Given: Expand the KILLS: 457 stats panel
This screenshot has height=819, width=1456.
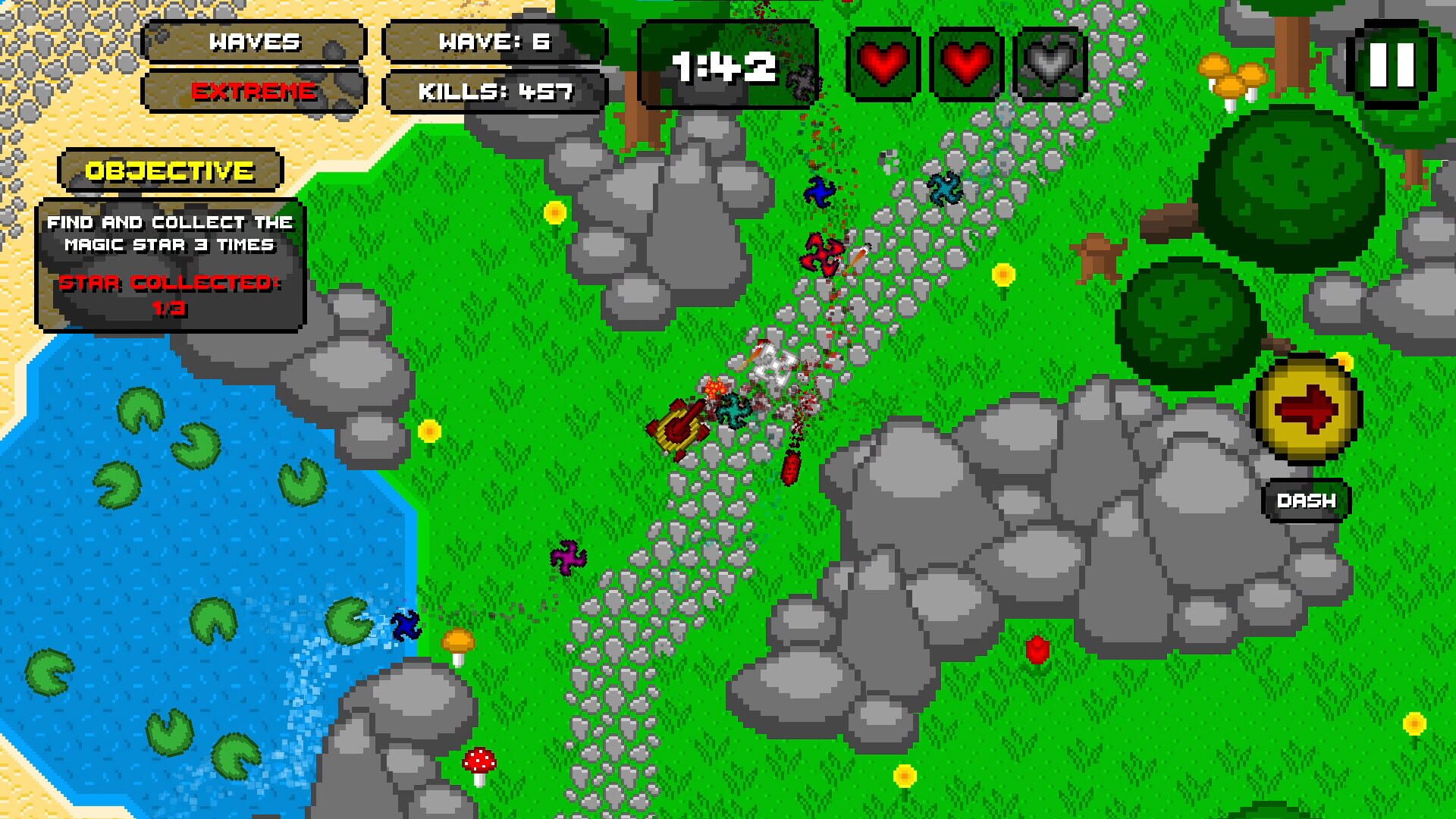Looking at the screenshot, I should pyautogui.click(x=495, y=93).
